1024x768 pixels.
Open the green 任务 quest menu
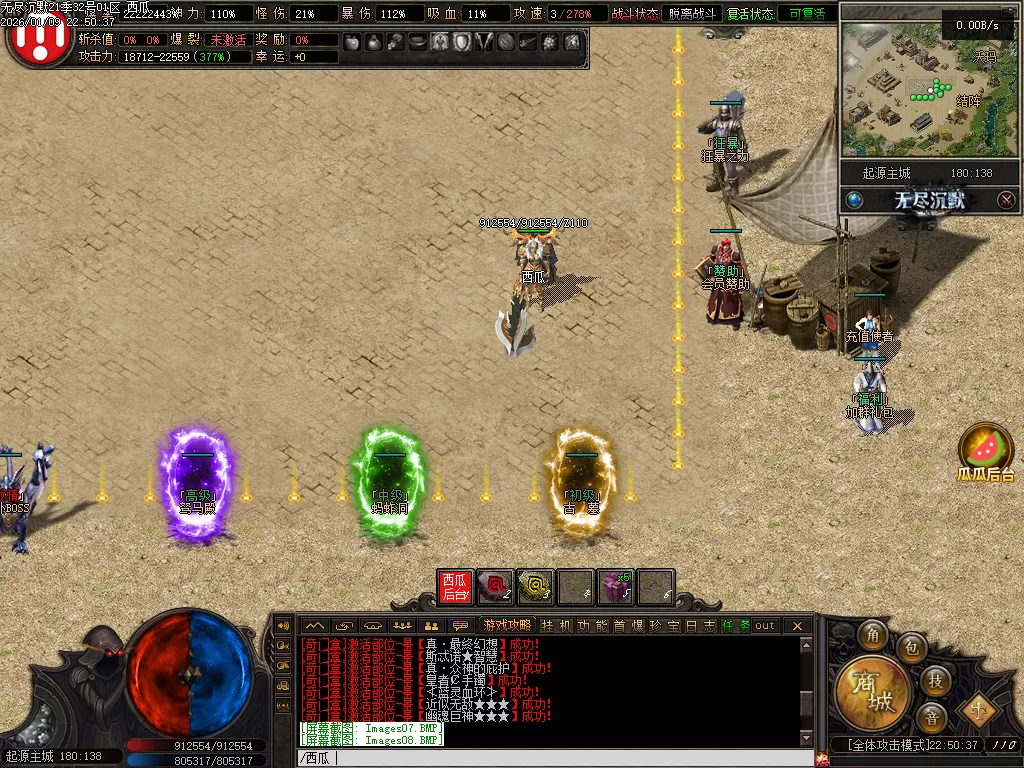click(x=735, y=625)
